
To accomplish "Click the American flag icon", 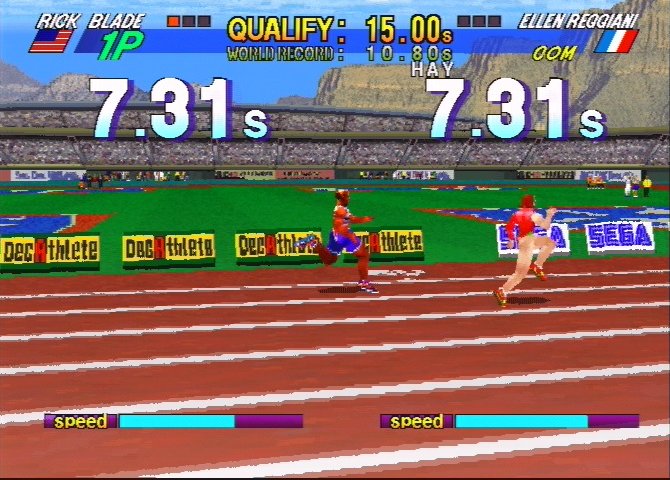I will (52, 40).
